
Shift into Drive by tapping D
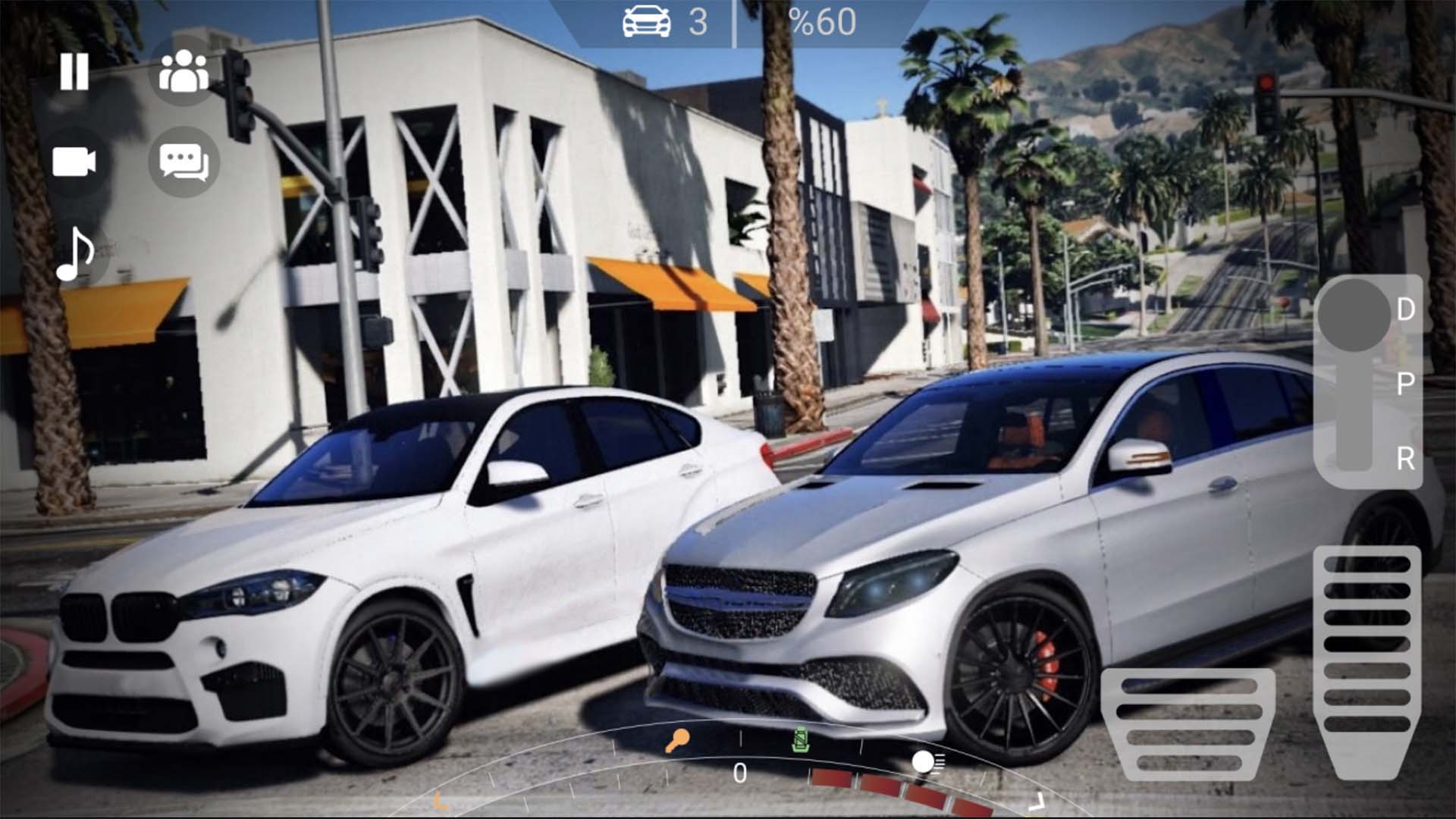coord(1406,310)
